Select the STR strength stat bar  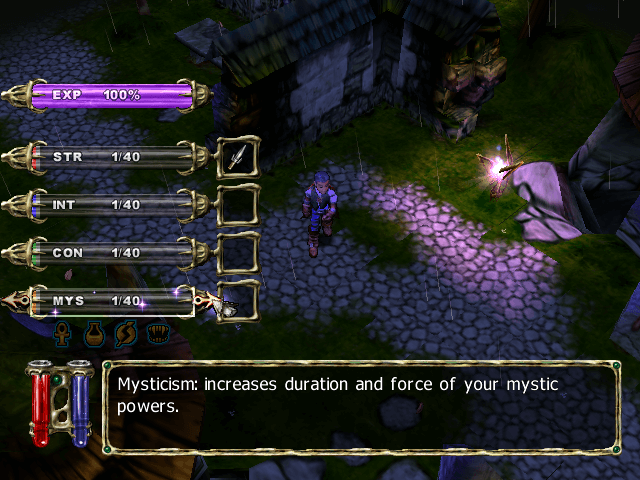tap(110, 157)
